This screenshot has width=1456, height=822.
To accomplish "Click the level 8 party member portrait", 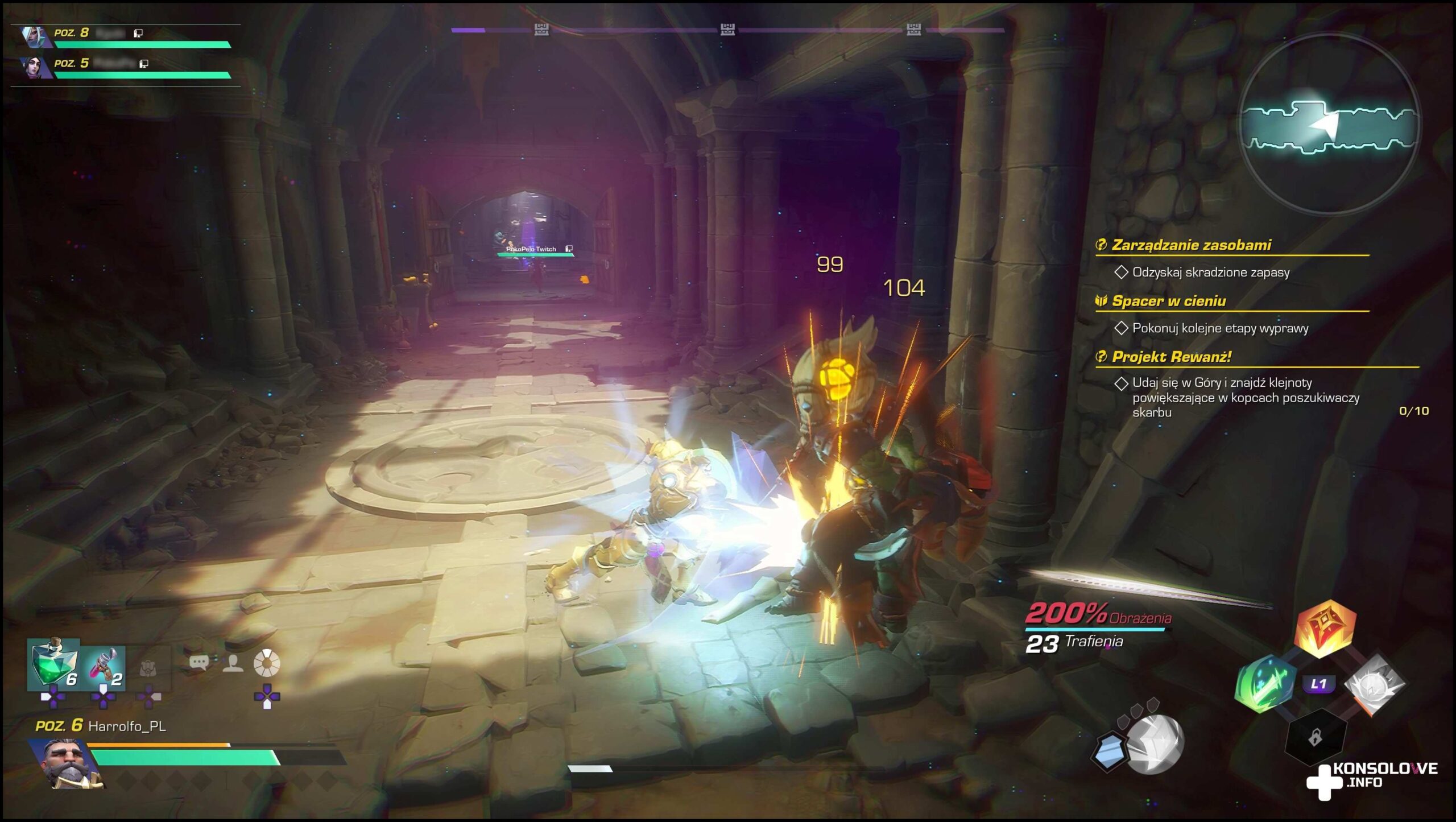I will coord(33,36).
